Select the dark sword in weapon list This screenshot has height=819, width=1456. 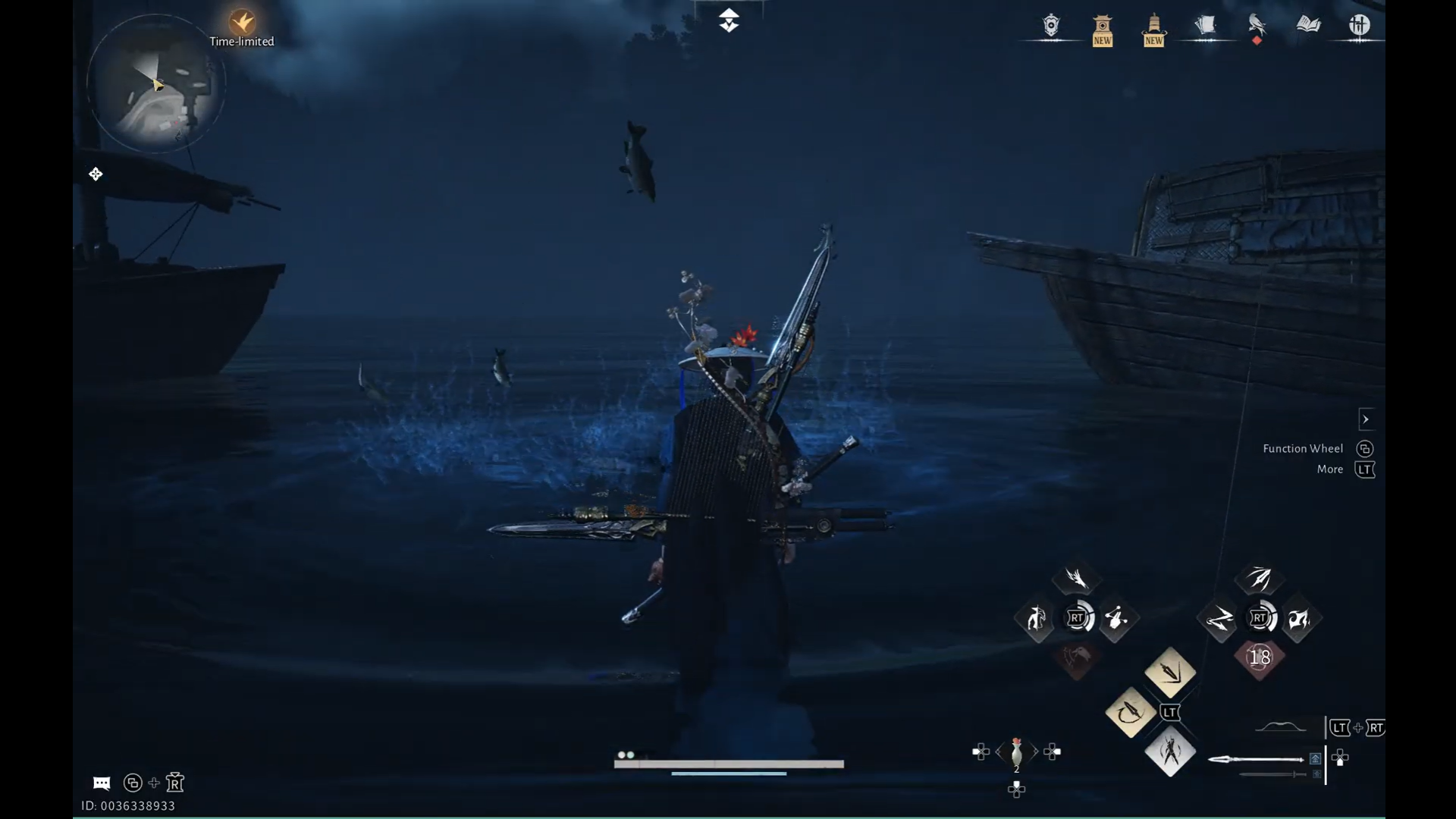click(1274, 774)
